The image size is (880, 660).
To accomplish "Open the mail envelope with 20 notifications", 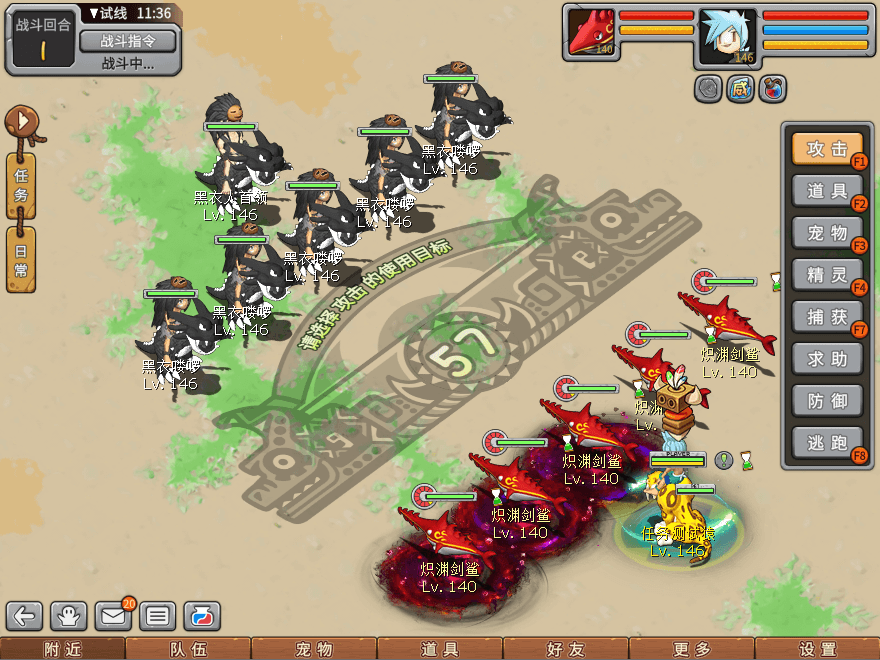I will [113, 616].
